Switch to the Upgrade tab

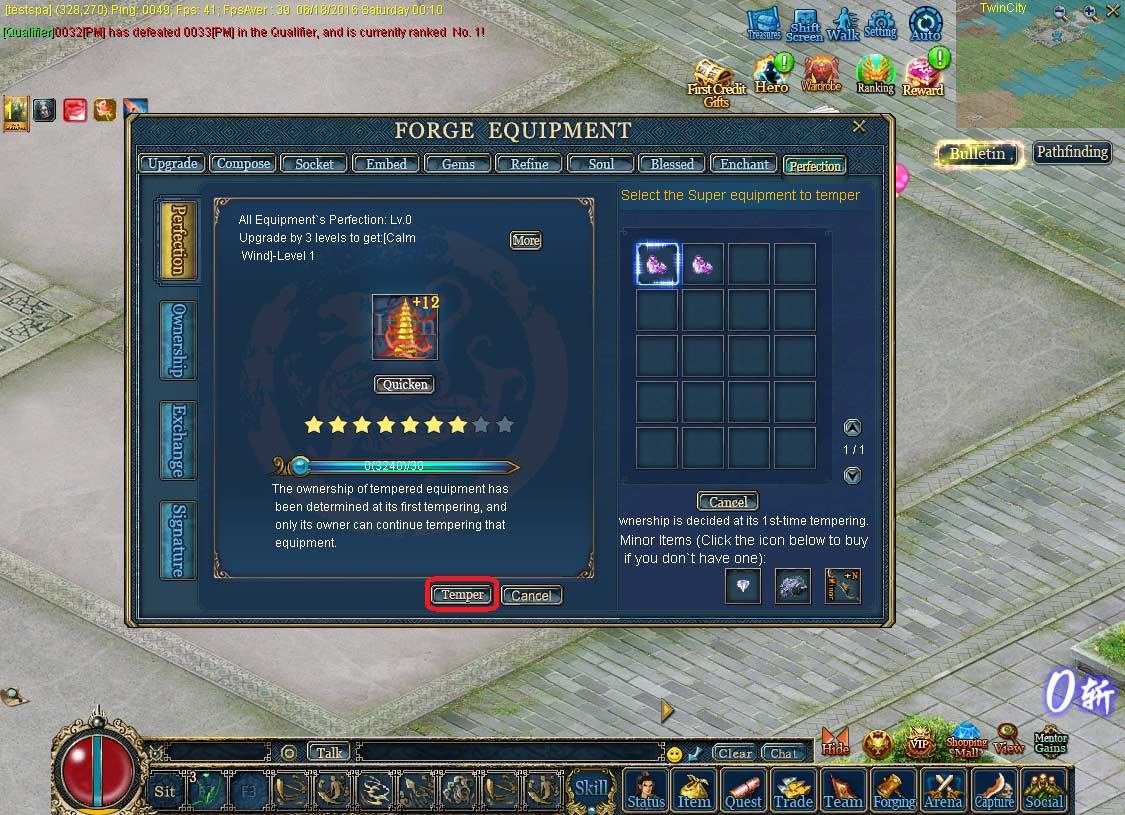click(172, 164)
